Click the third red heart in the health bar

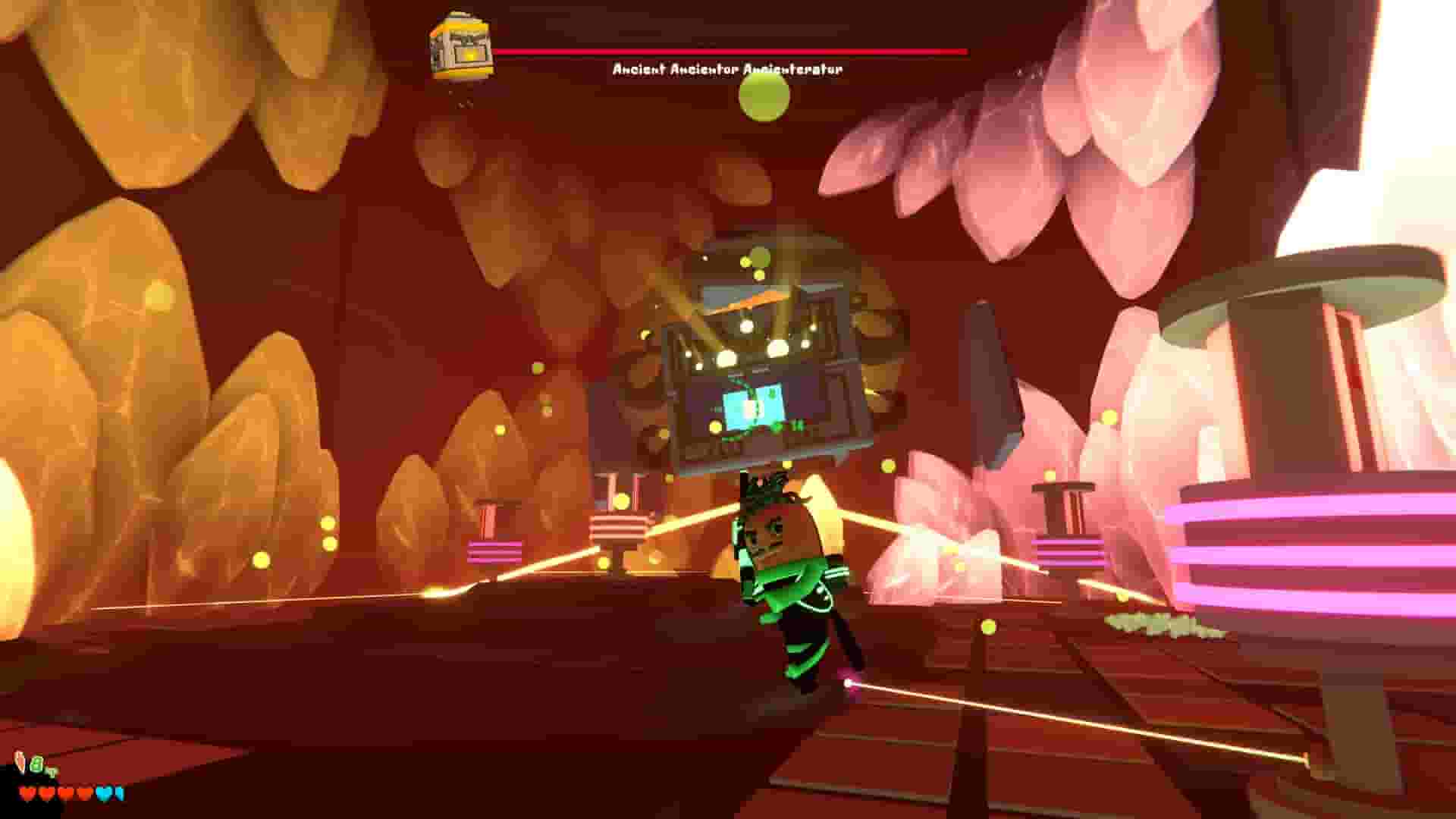click(x=65, y=792)
